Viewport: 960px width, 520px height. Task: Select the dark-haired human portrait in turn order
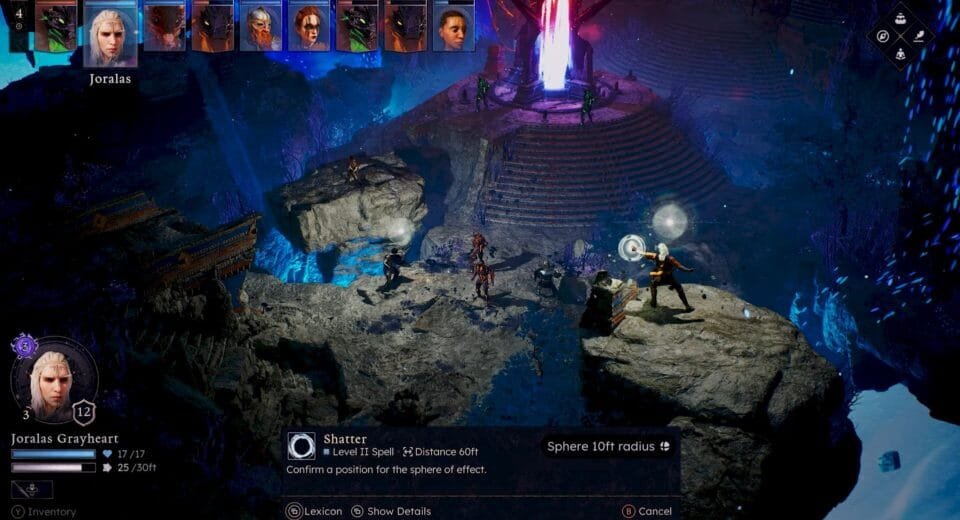[x=453, y=26]
